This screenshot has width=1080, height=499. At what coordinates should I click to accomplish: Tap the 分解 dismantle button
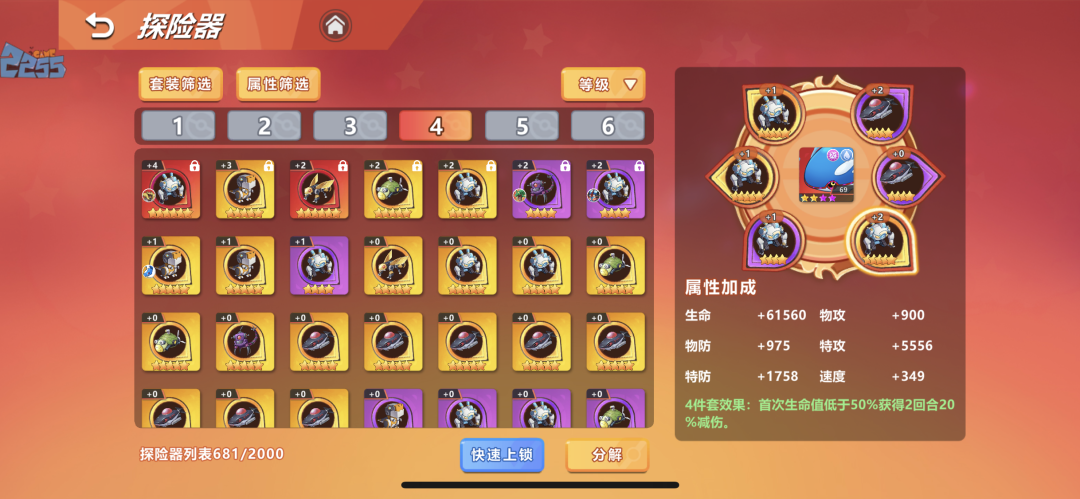(x=607, y=455)
